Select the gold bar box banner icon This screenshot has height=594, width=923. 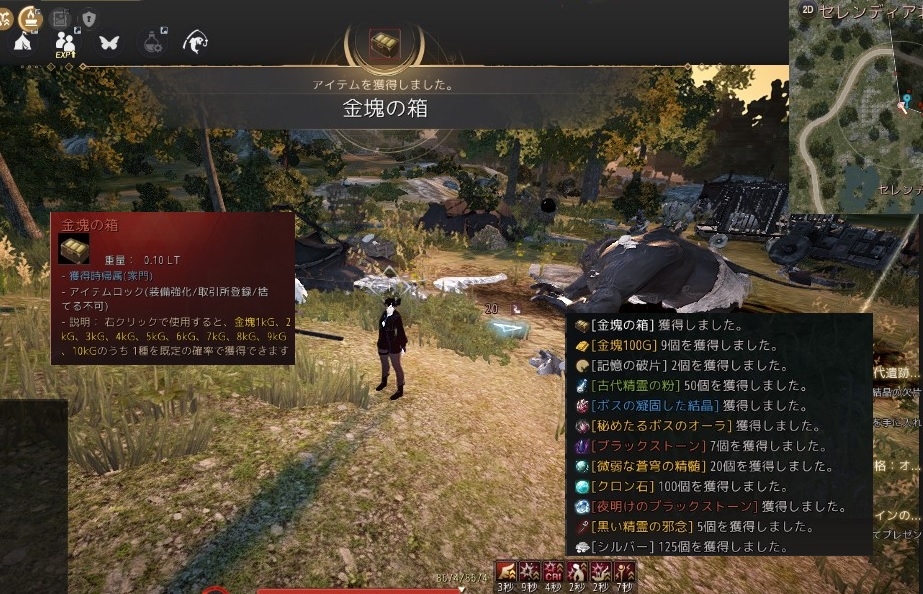[x=384, y=45]
